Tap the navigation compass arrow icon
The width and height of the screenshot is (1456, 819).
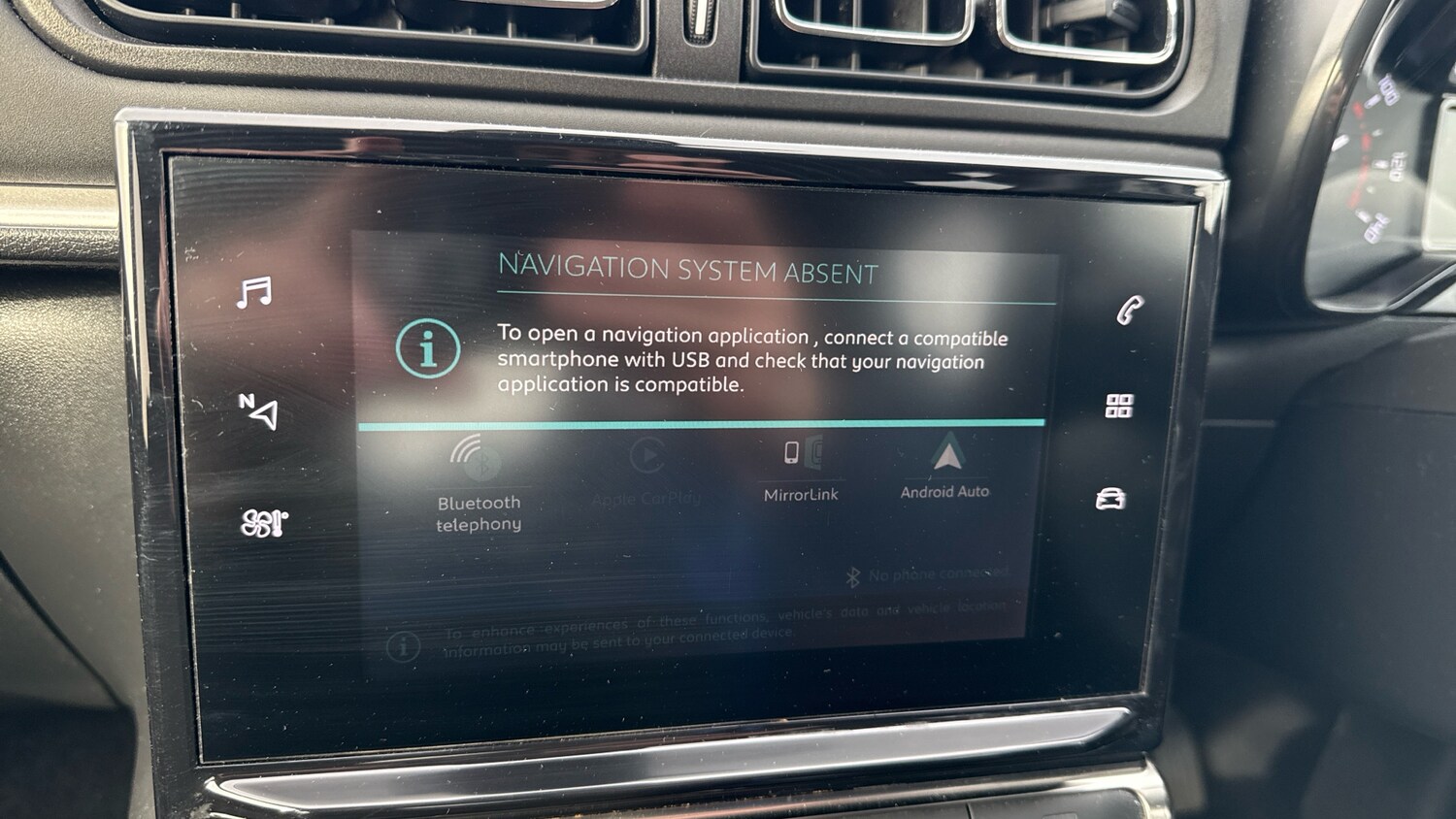(259, 410)
